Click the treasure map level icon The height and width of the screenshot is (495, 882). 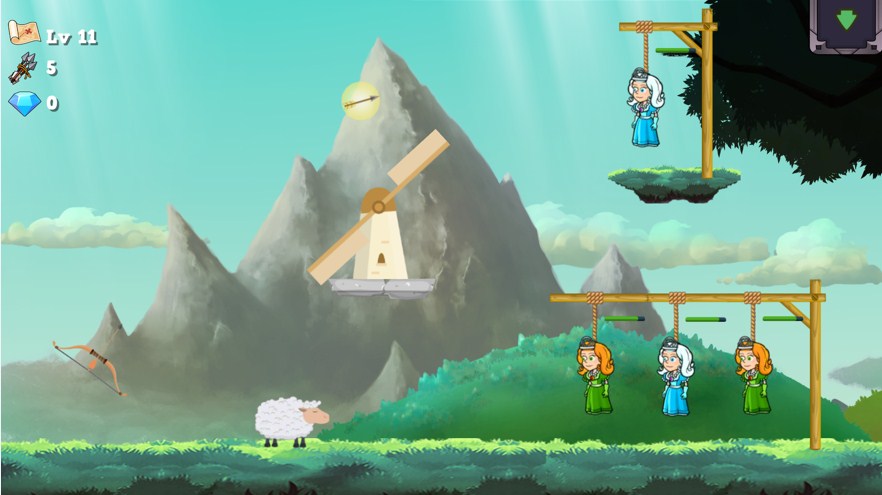[23, 34]
